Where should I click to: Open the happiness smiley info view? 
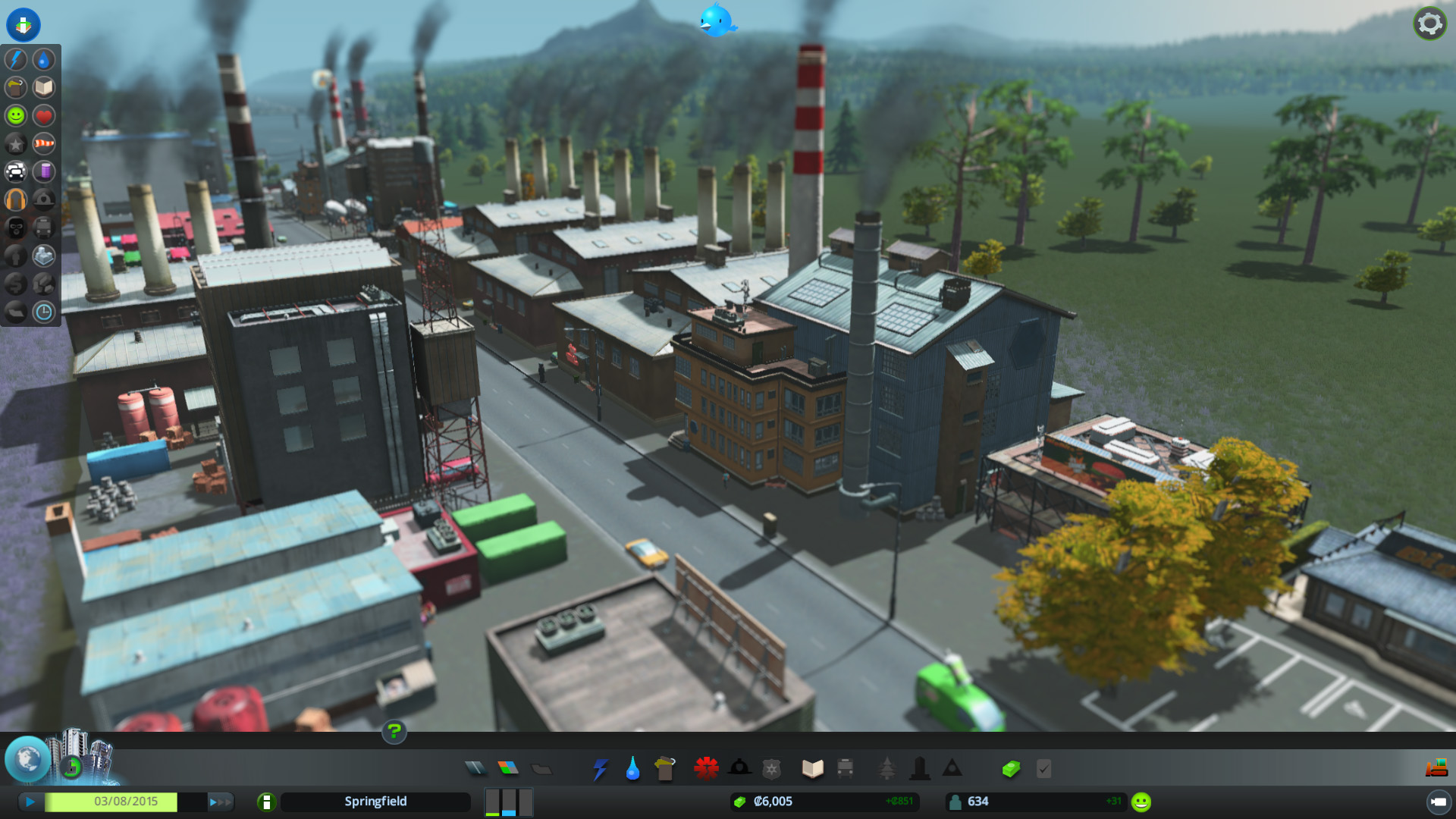tap(16, 115)
